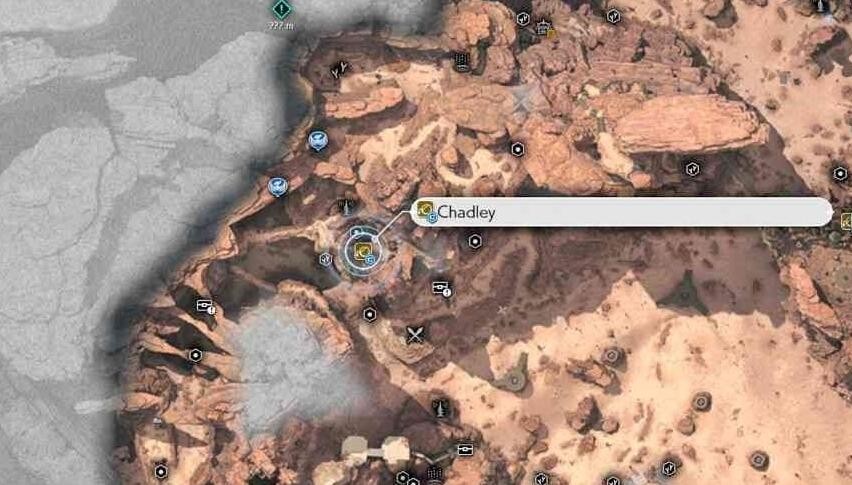The image size is (852, 485).
Task: Choose the crossed swords combat marker
Action: pos(415,336)
